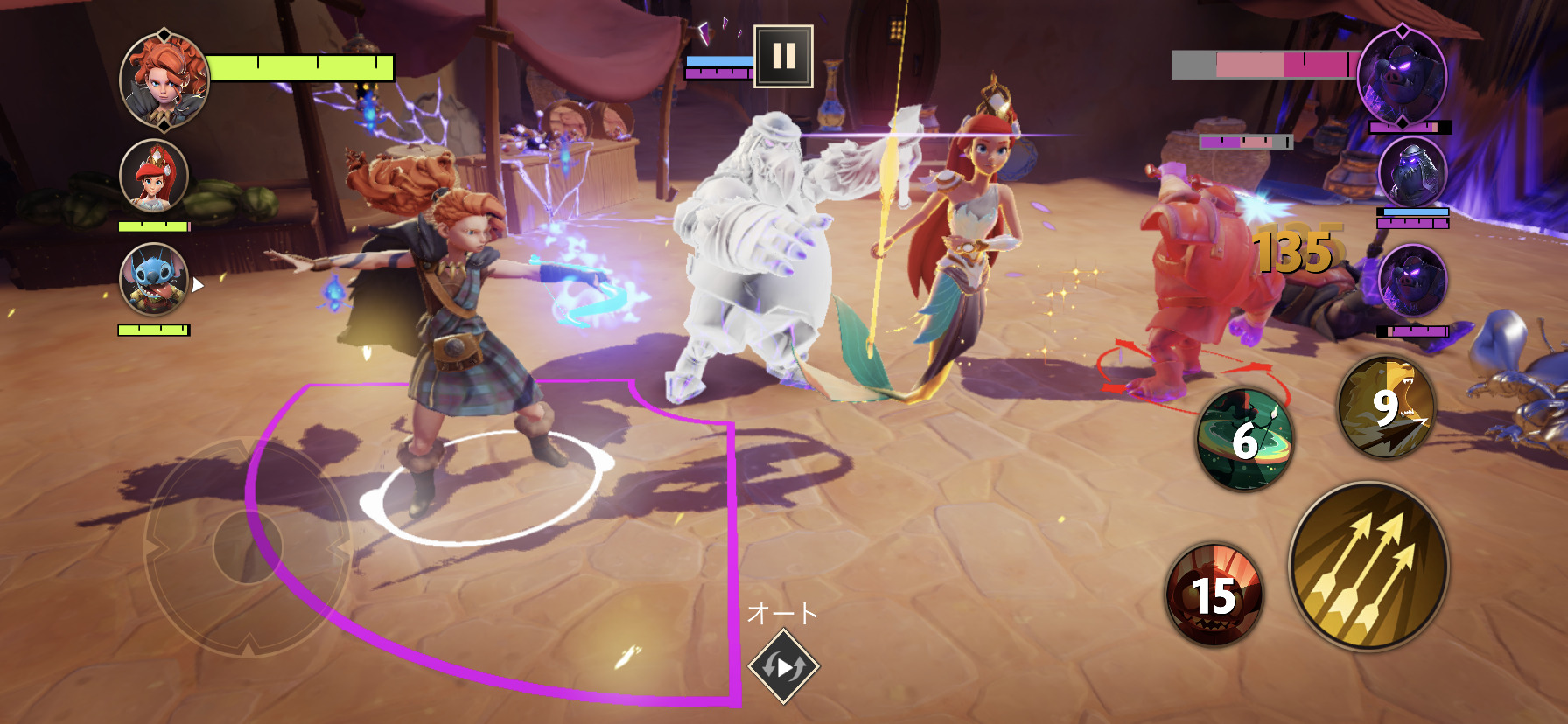Activate the bear arrow skill on cooldown 9
1568x724 pixels.
pos(1387,407)
